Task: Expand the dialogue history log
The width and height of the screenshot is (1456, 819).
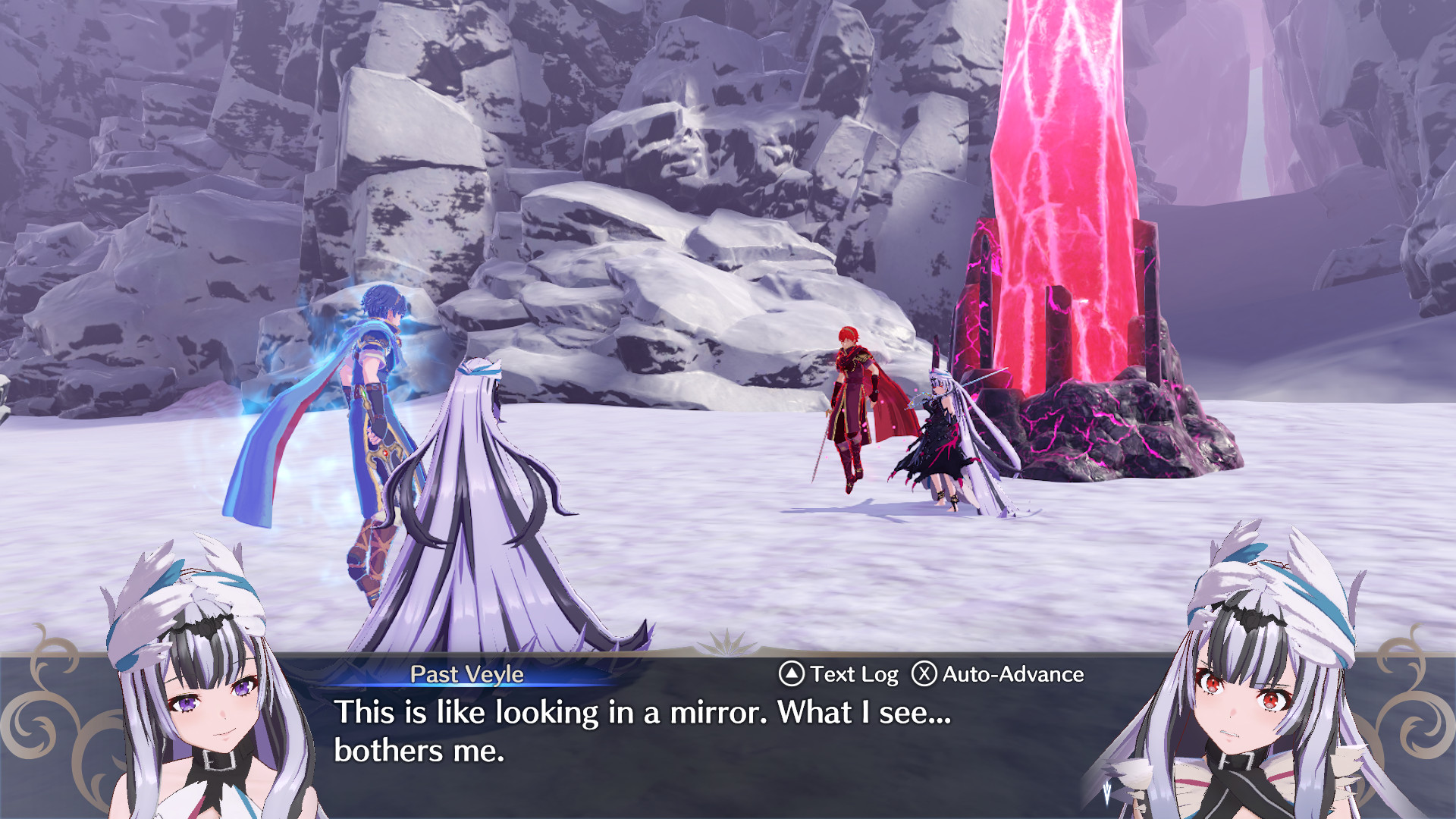Action: click(x=853, y=675)
